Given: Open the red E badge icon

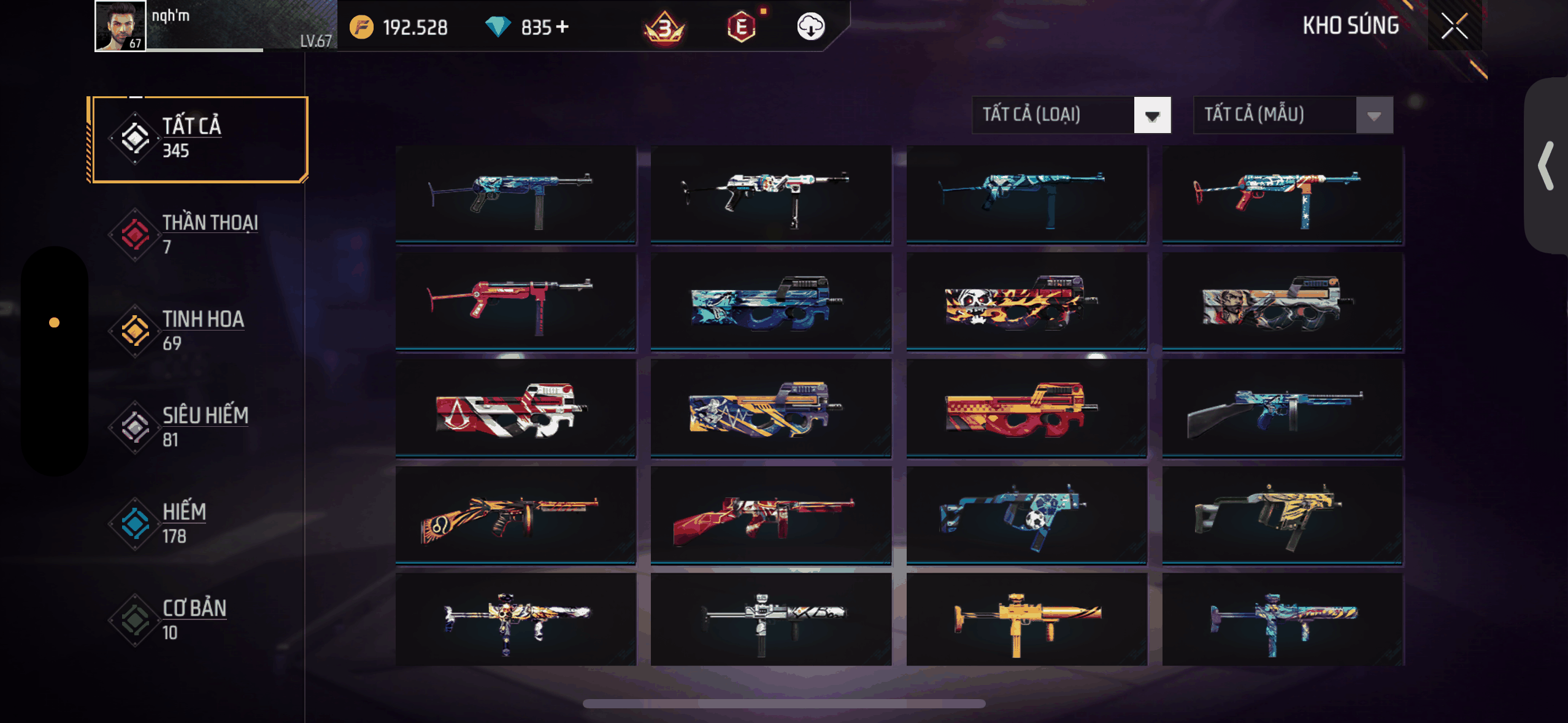Looking at the screenshot, I should pyautogui.click(x=741, y=27).
